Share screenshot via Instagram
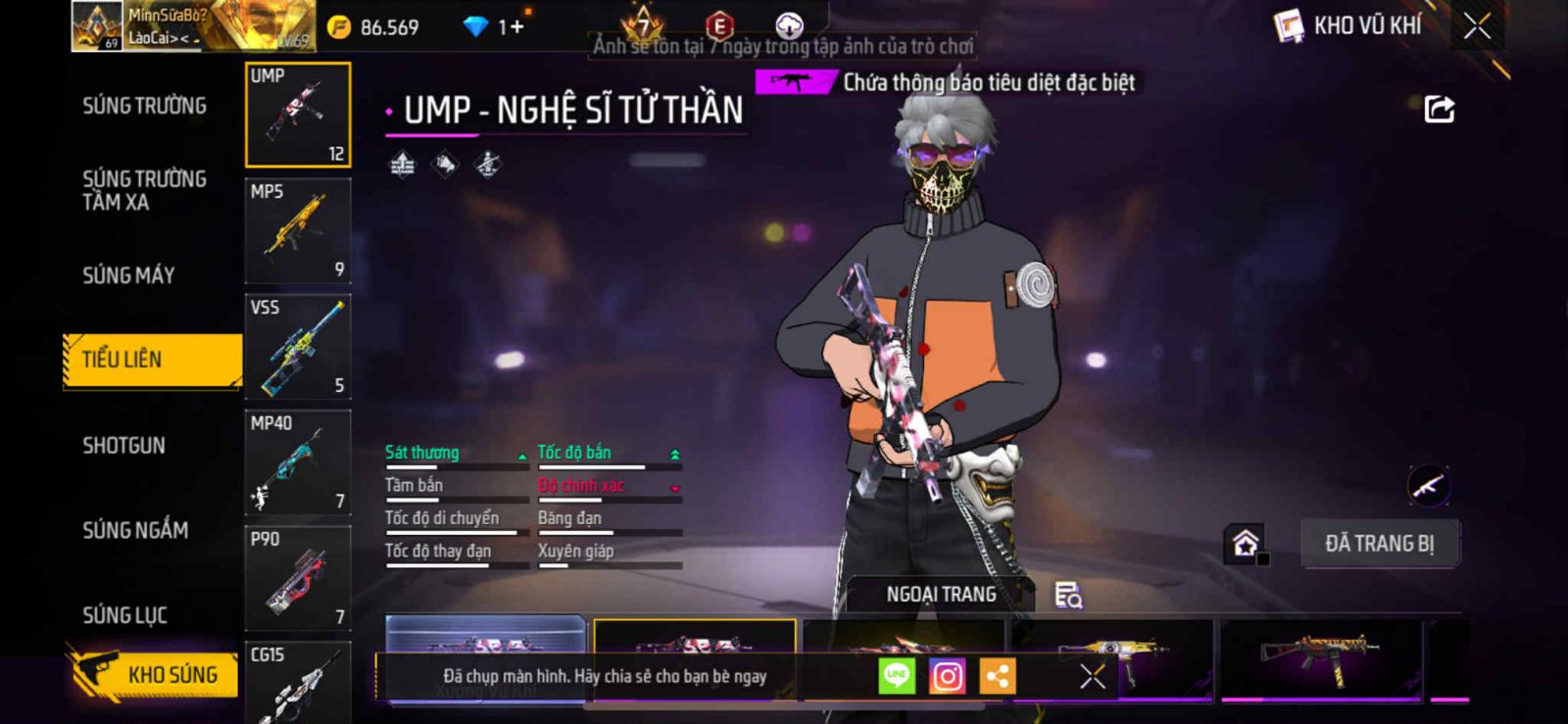The height and width of the screenshot is (724, 1568). point(947,676)
